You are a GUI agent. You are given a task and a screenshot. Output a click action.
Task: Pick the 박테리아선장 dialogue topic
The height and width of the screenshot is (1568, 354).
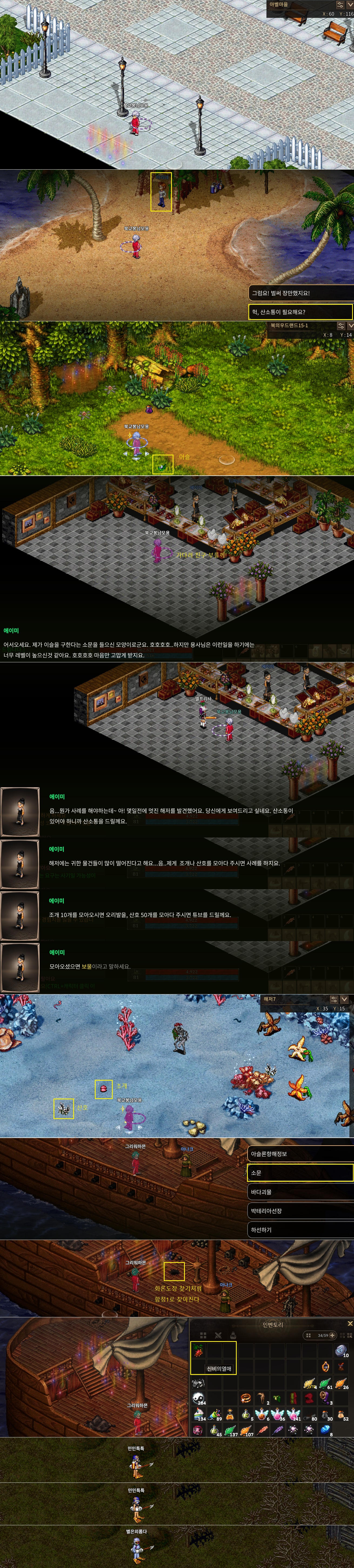tap(299, 1211)
